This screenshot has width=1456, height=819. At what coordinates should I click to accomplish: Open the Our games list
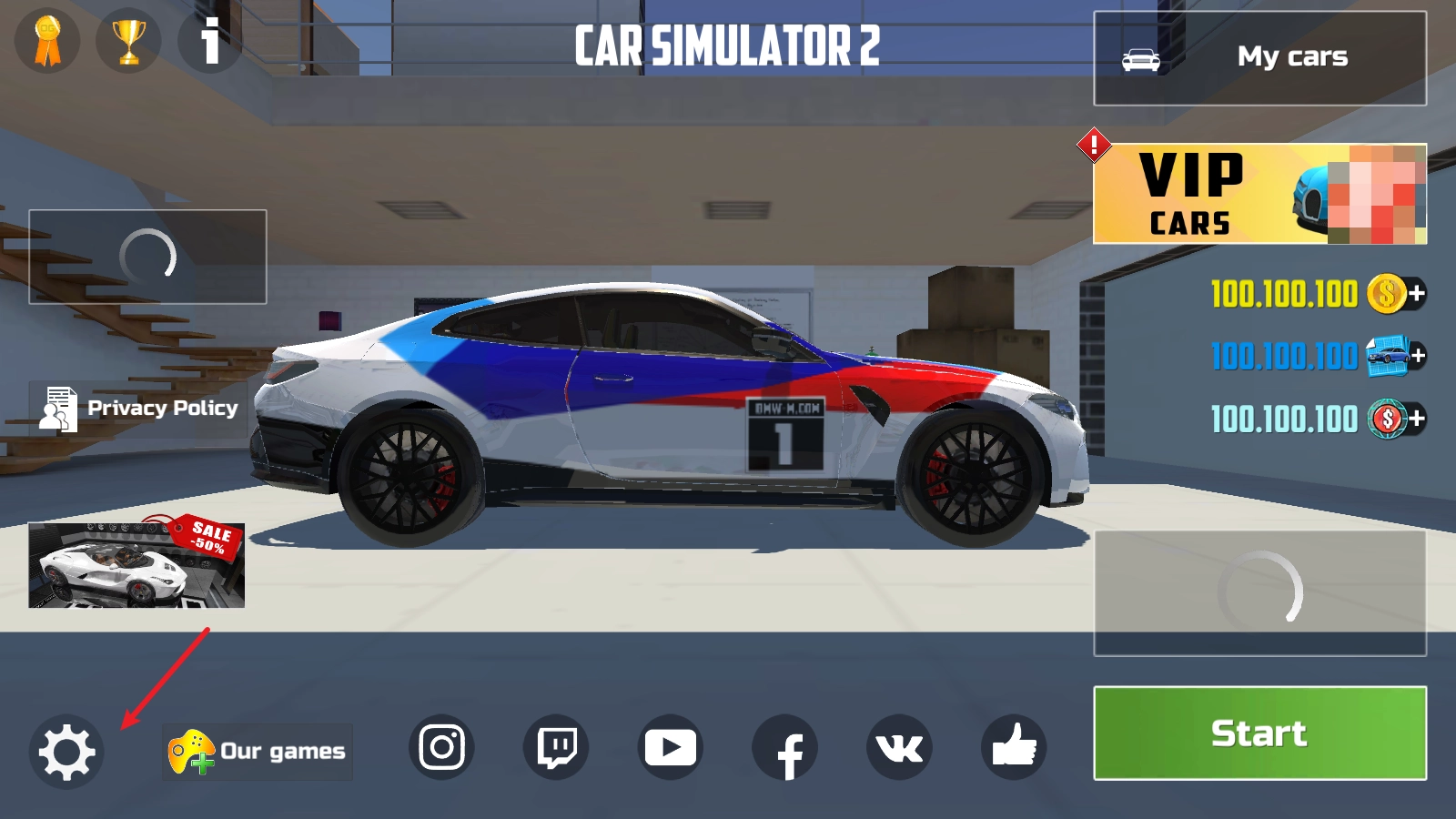[x=258, y=752]
